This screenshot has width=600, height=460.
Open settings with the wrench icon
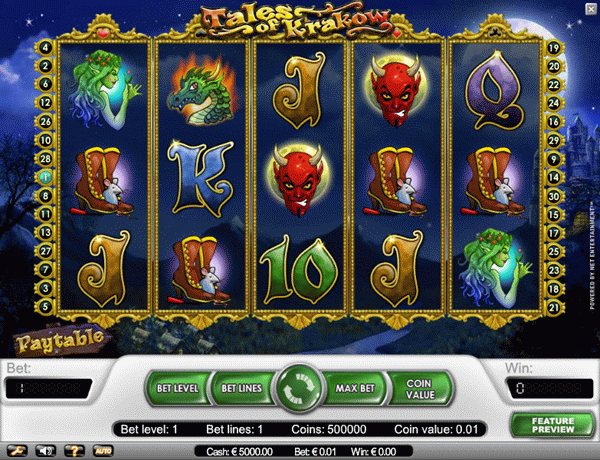coord(17,451)
